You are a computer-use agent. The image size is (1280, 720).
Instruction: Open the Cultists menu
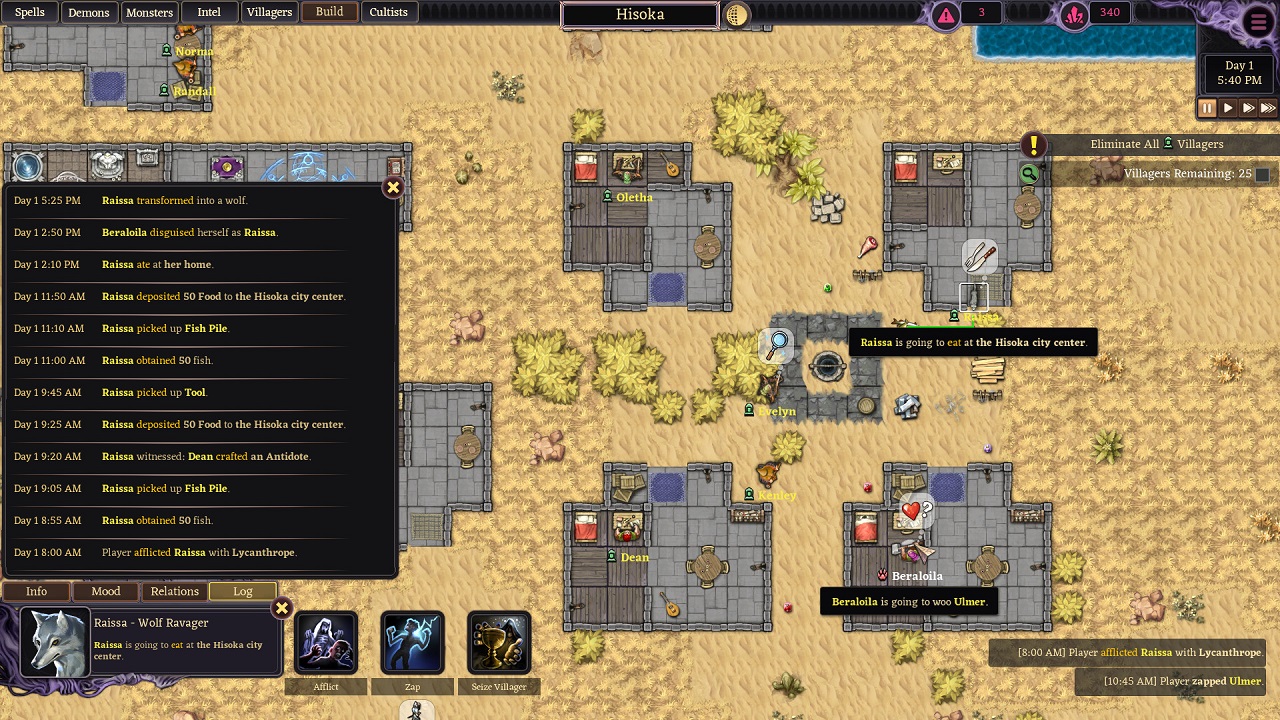[x=388, y=12]
